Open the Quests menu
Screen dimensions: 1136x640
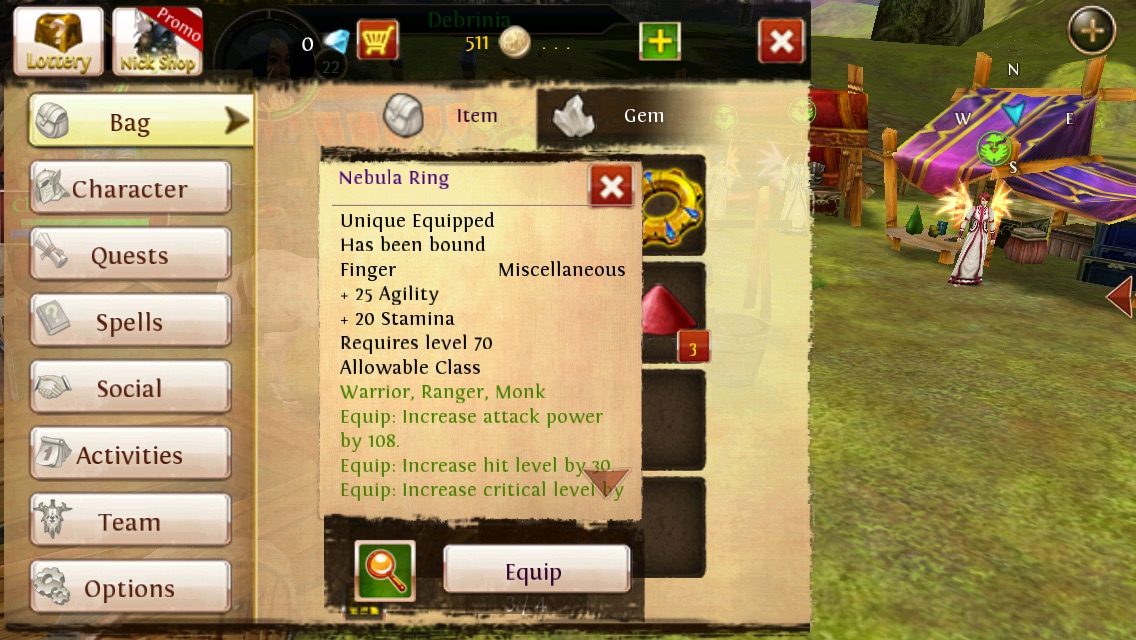click(130, 255)
